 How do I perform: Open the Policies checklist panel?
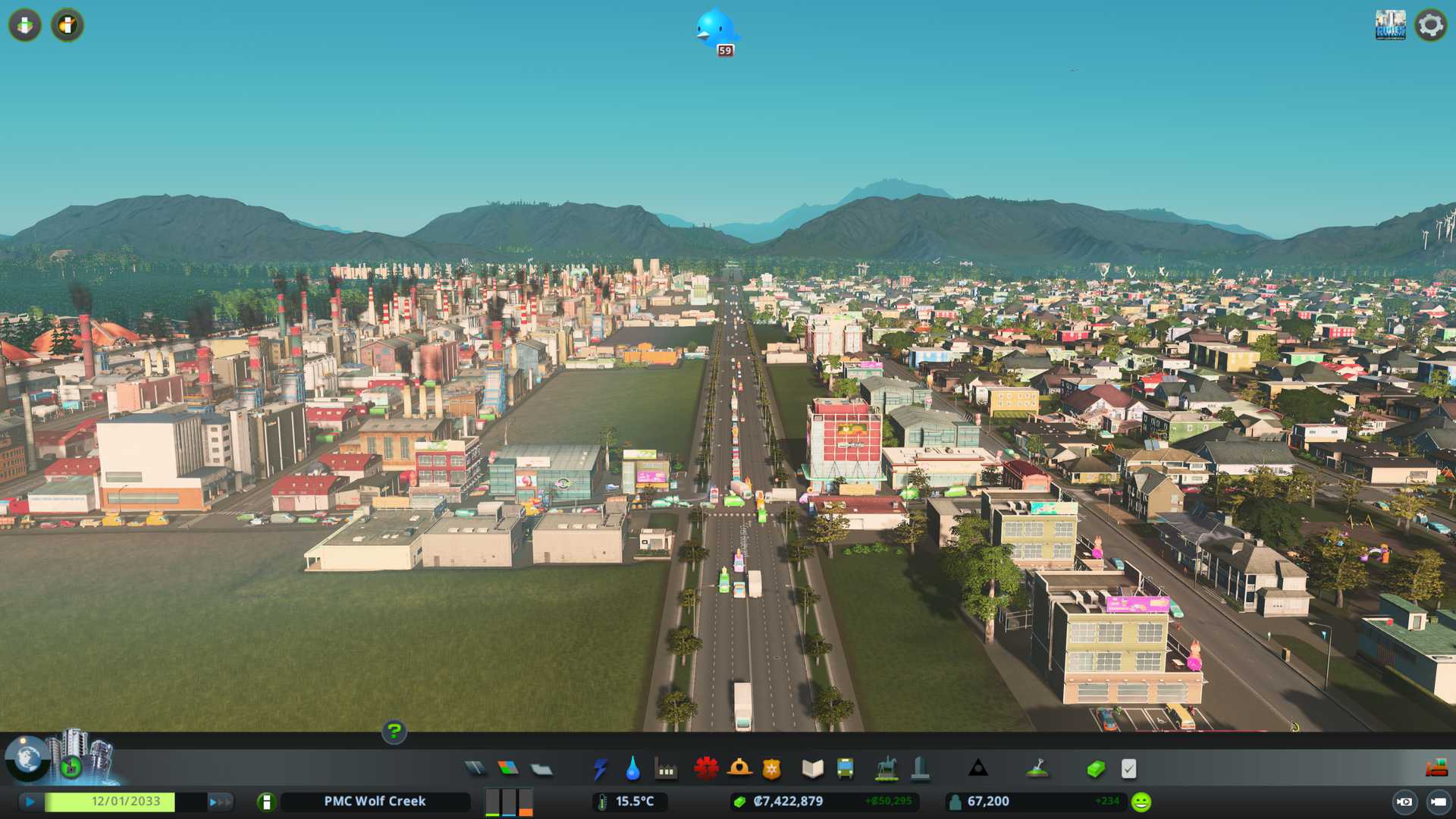pyautogui.click(x=1128, y=769)
